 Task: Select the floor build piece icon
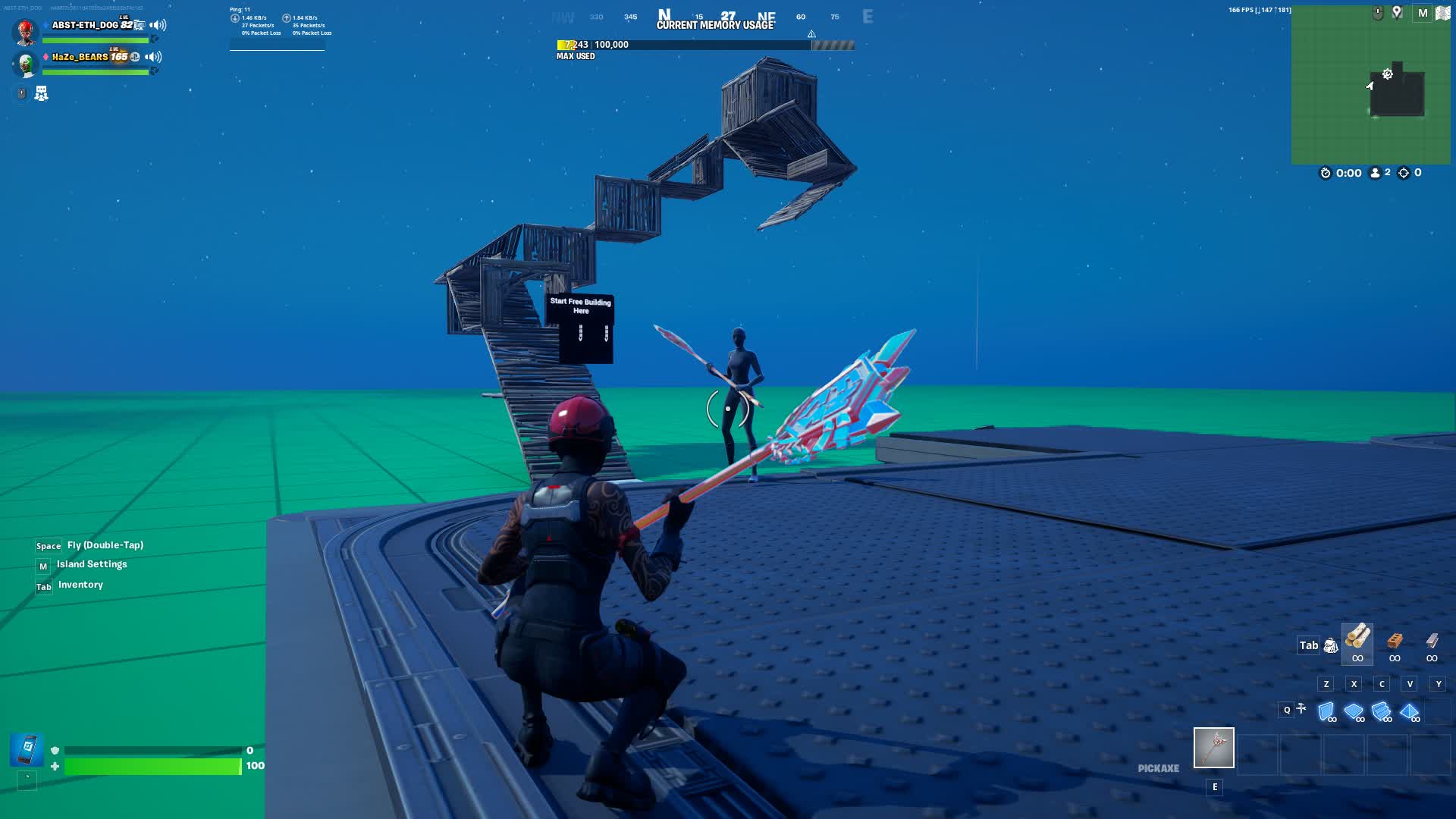point(1353,711)
